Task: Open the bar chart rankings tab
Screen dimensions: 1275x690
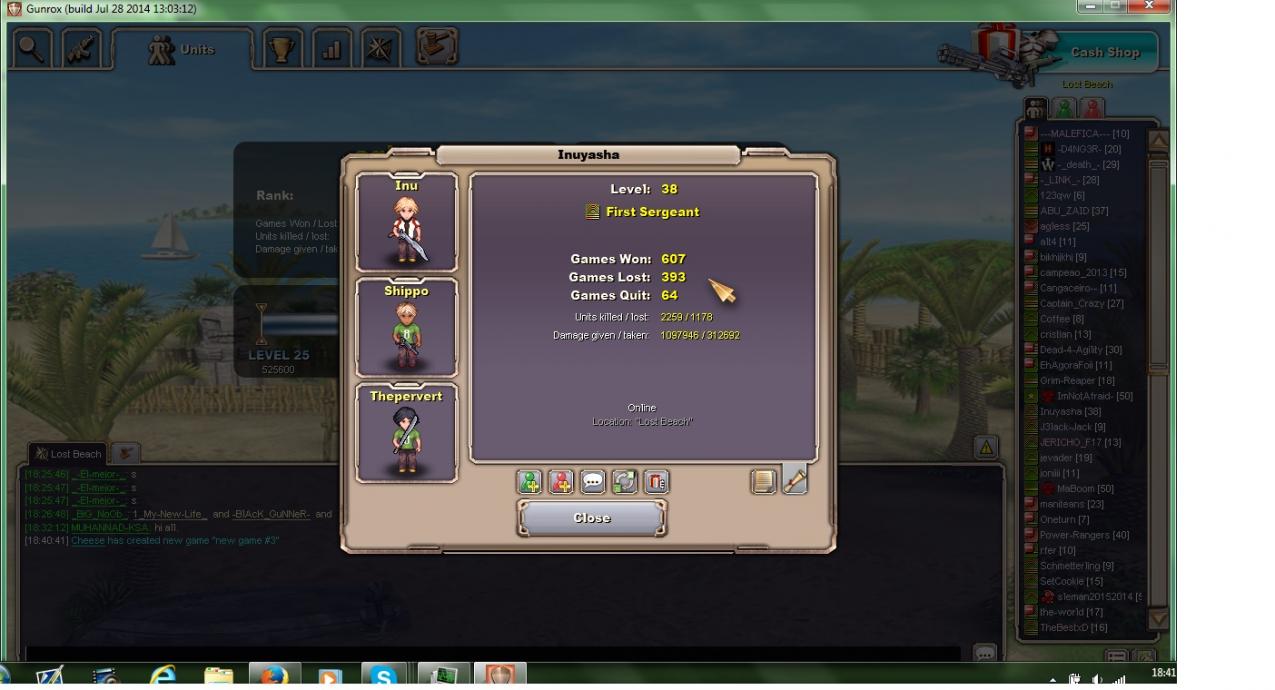Action: click(x=331, y=50)
